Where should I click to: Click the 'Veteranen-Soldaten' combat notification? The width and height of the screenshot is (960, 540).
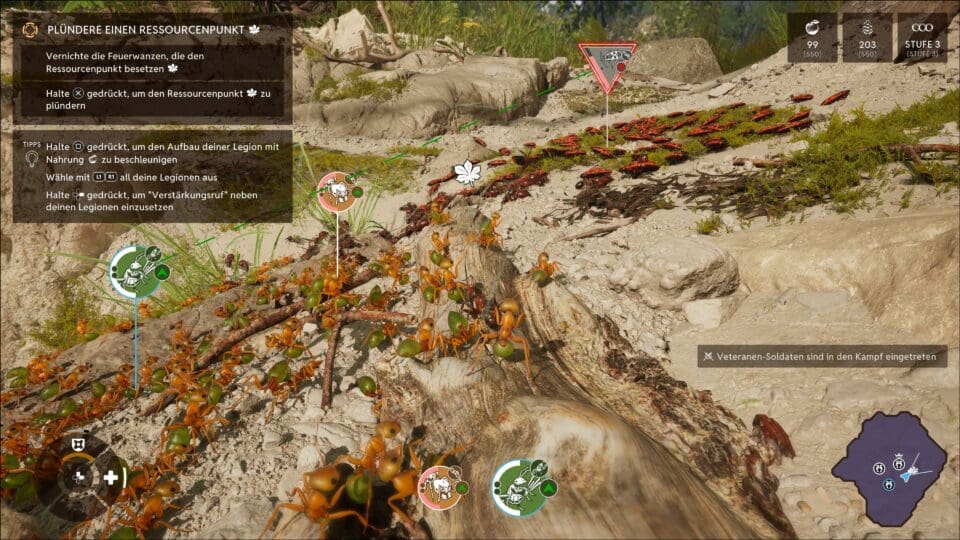point(822,356)
